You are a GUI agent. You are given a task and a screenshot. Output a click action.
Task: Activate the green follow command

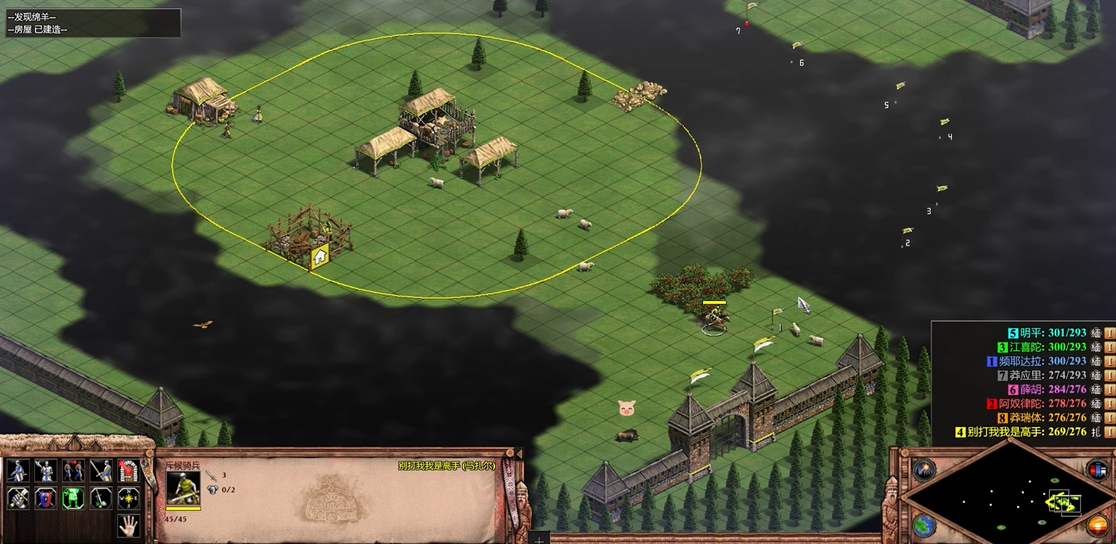[x=73, y=498]
